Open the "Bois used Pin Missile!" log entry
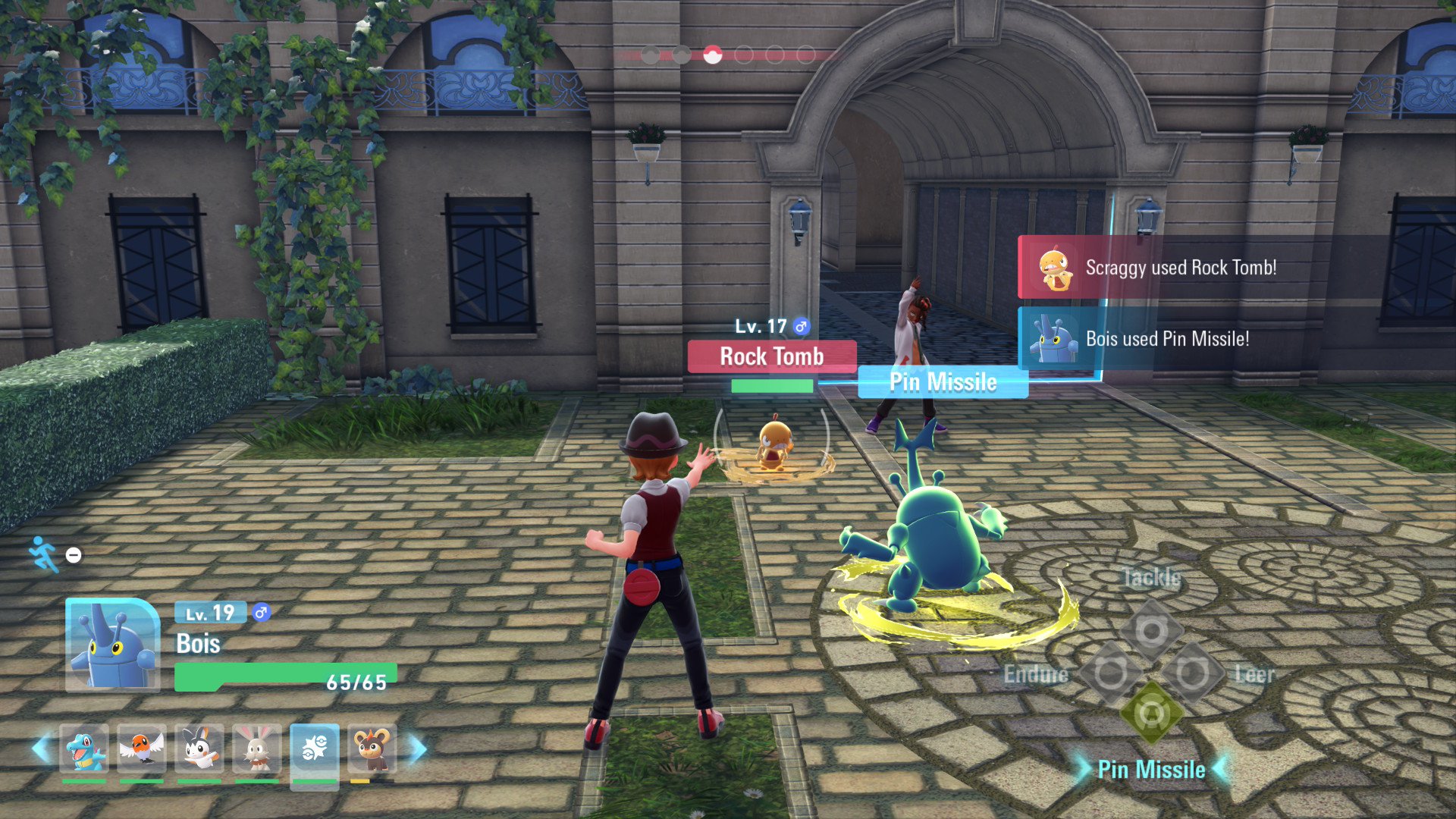The height and width of the screenshot is (819, 1456). click(1166, 338)
